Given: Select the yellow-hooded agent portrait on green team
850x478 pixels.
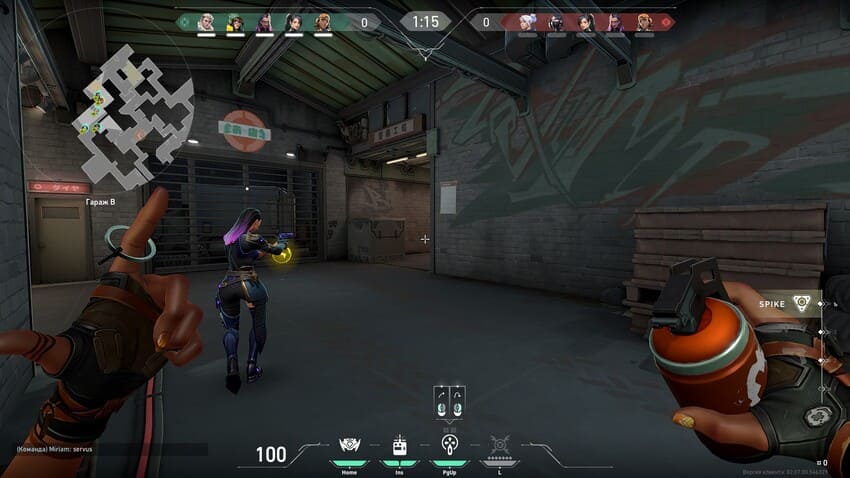Looking at the screenshot, I should [236, 22].
